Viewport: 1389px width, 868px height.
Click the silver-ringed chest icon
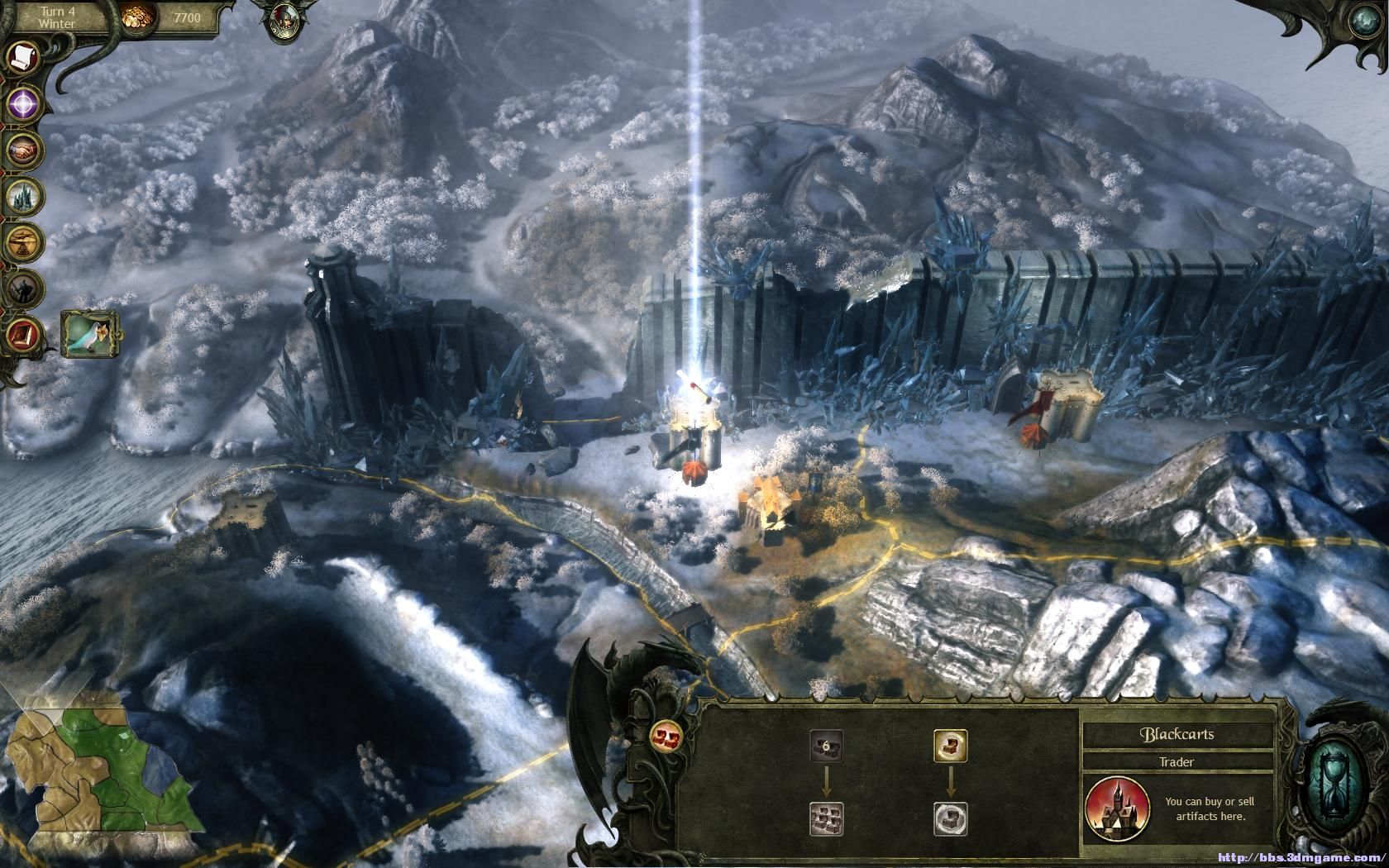950,818
